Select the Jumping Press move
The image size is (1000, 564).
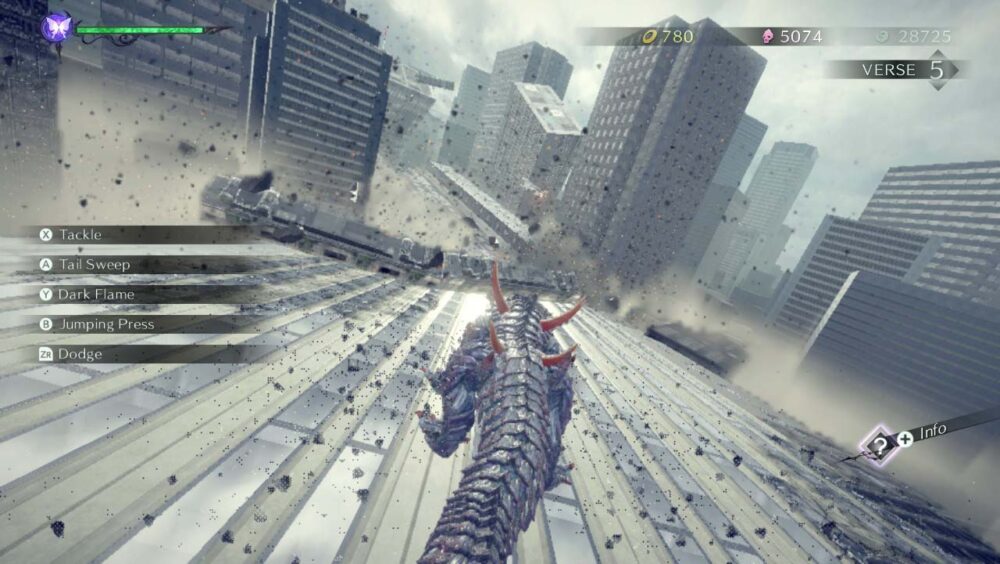[106, 325]
